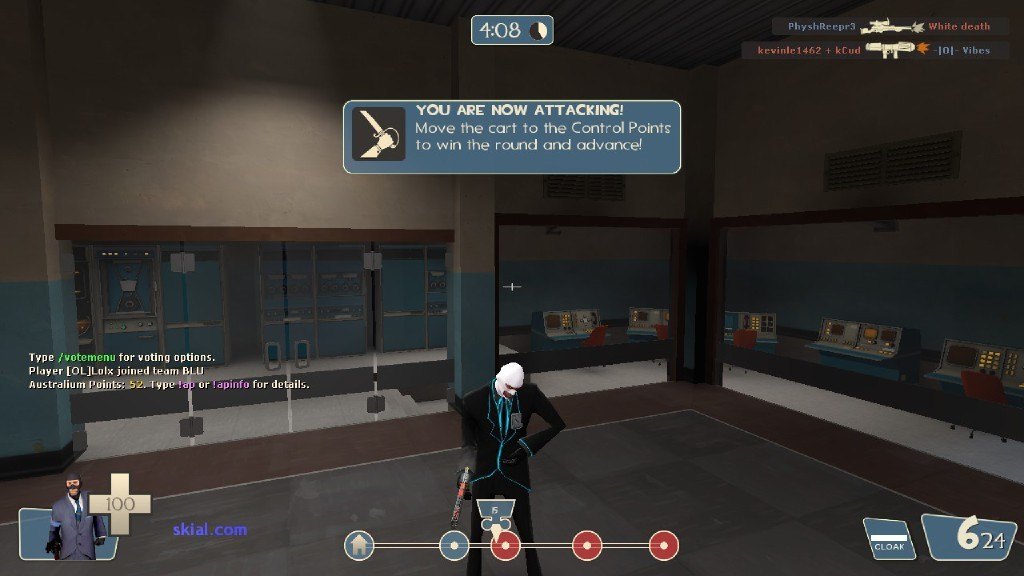Click the Australium Points chat message
This screenshot has height=576, width=1024.
pyautogui.click(x=168, y=384)
